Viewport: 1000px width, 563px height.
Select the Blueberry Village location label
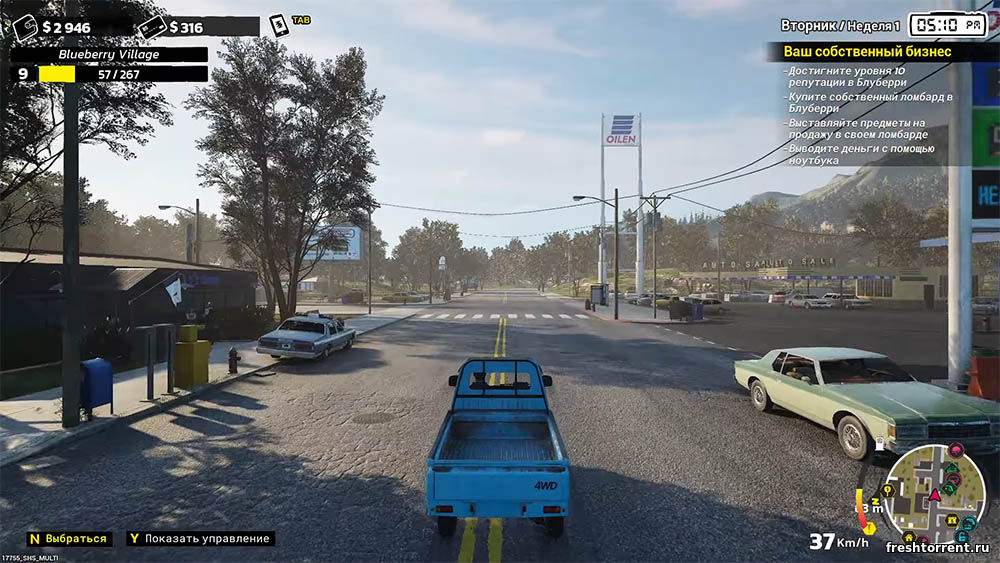[x=110, y=55]
